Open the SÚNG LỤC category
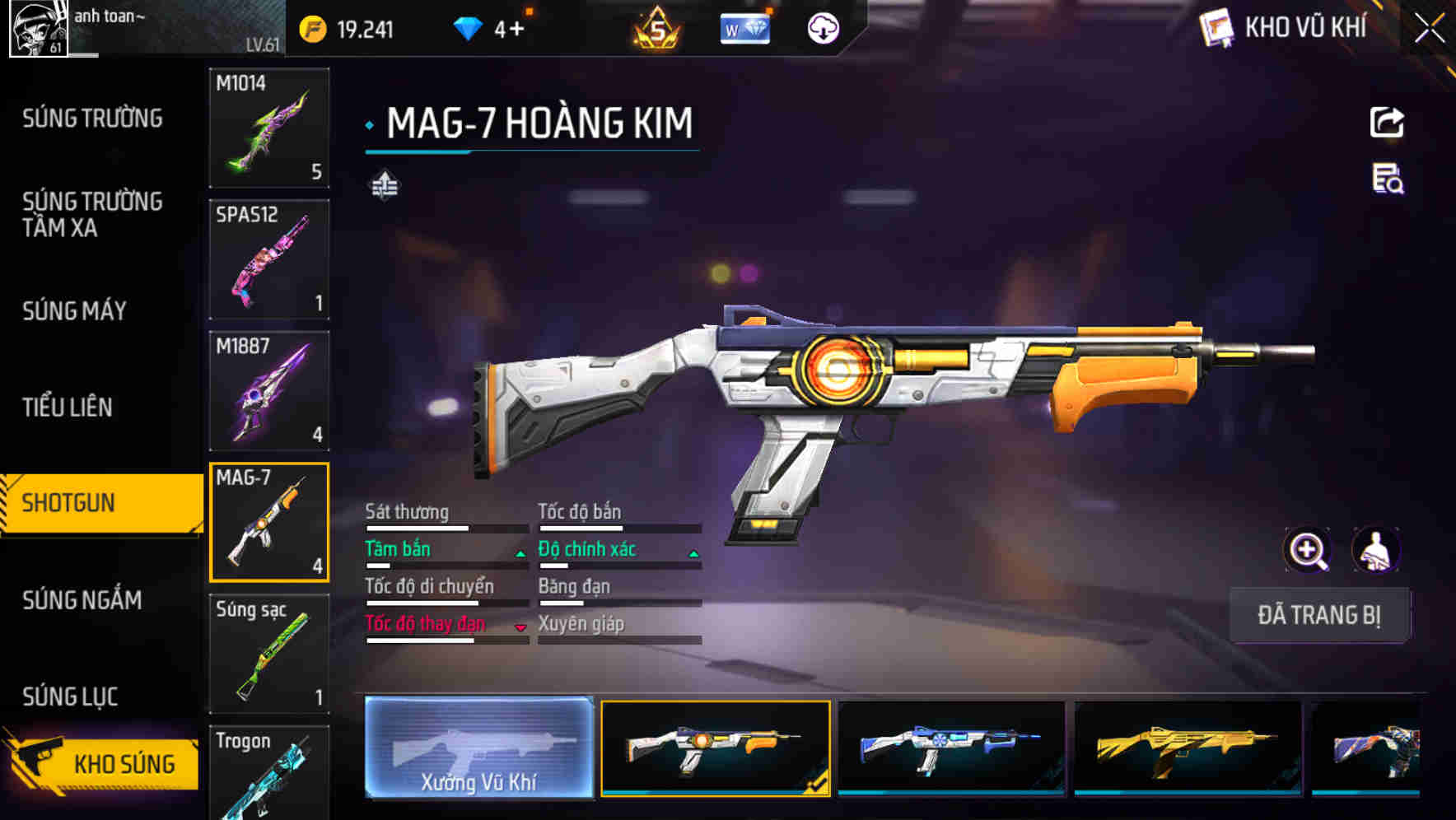The width and height of the screenshot is (1456, 820). point(70,697)
